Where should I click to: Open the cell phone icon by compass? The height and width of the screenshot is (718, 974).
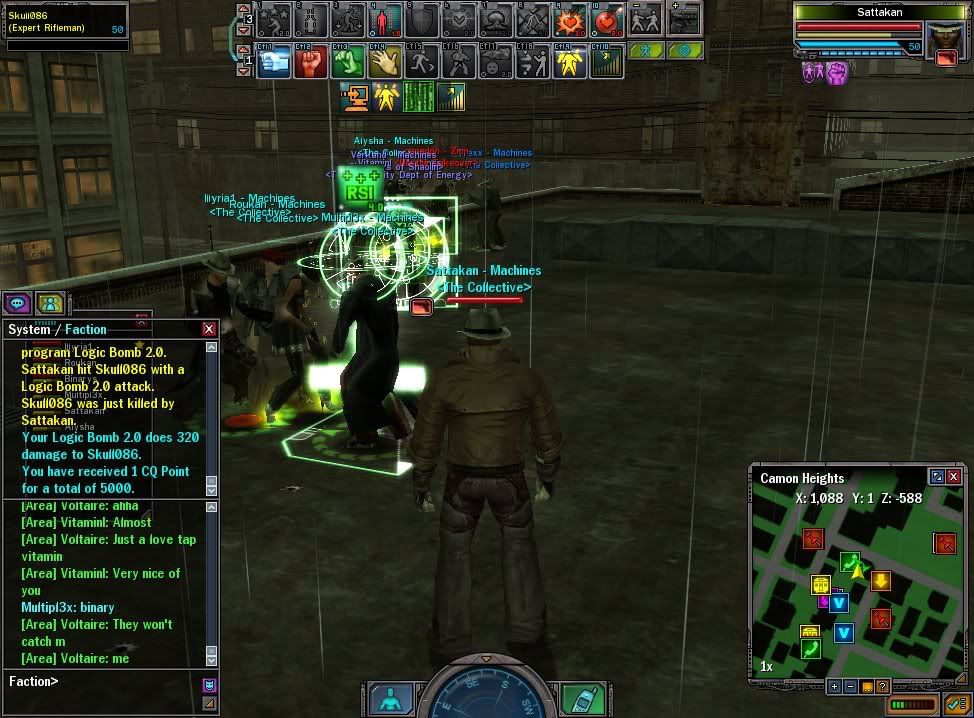[579, 699]
